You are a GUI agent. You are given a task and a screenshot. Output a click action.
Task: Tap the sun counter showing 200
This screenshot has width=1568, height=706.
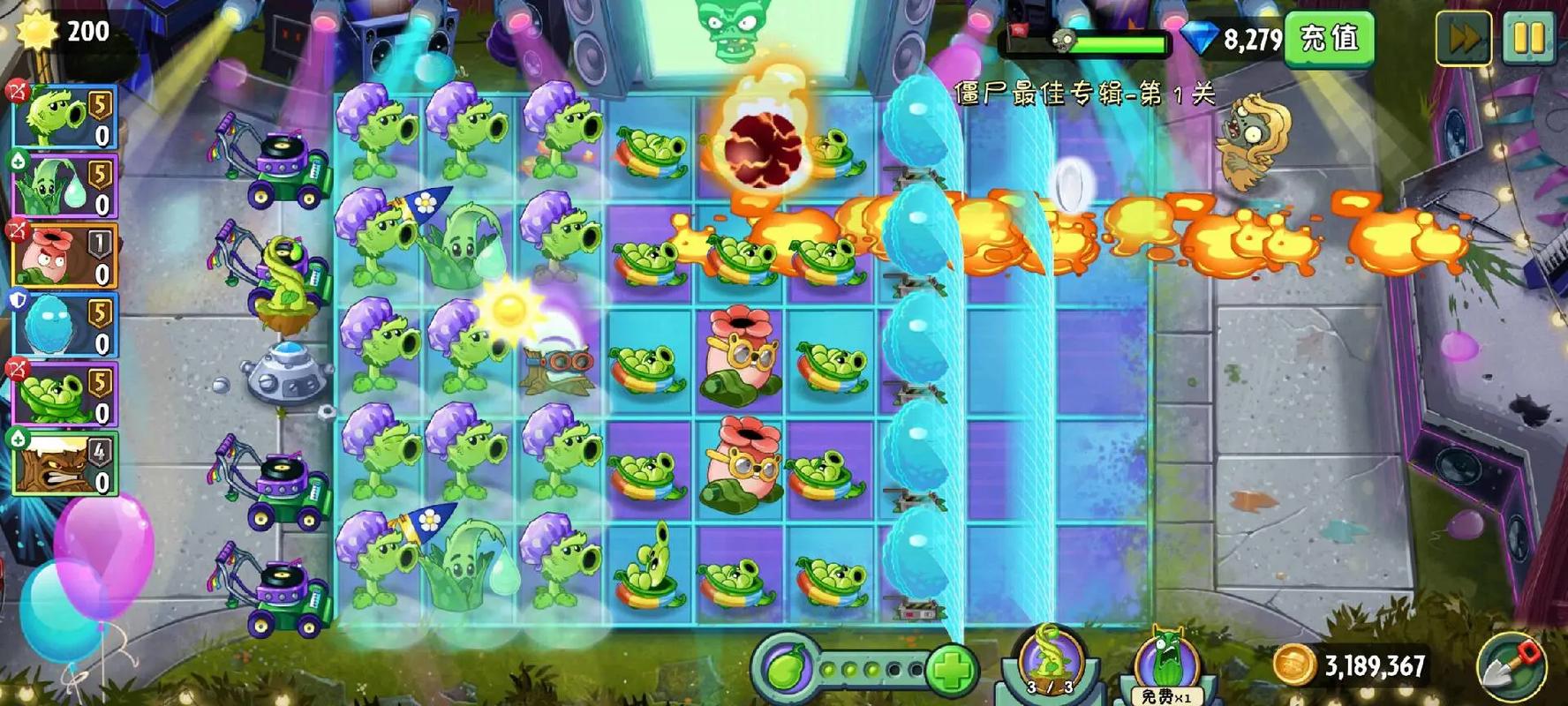66,31
